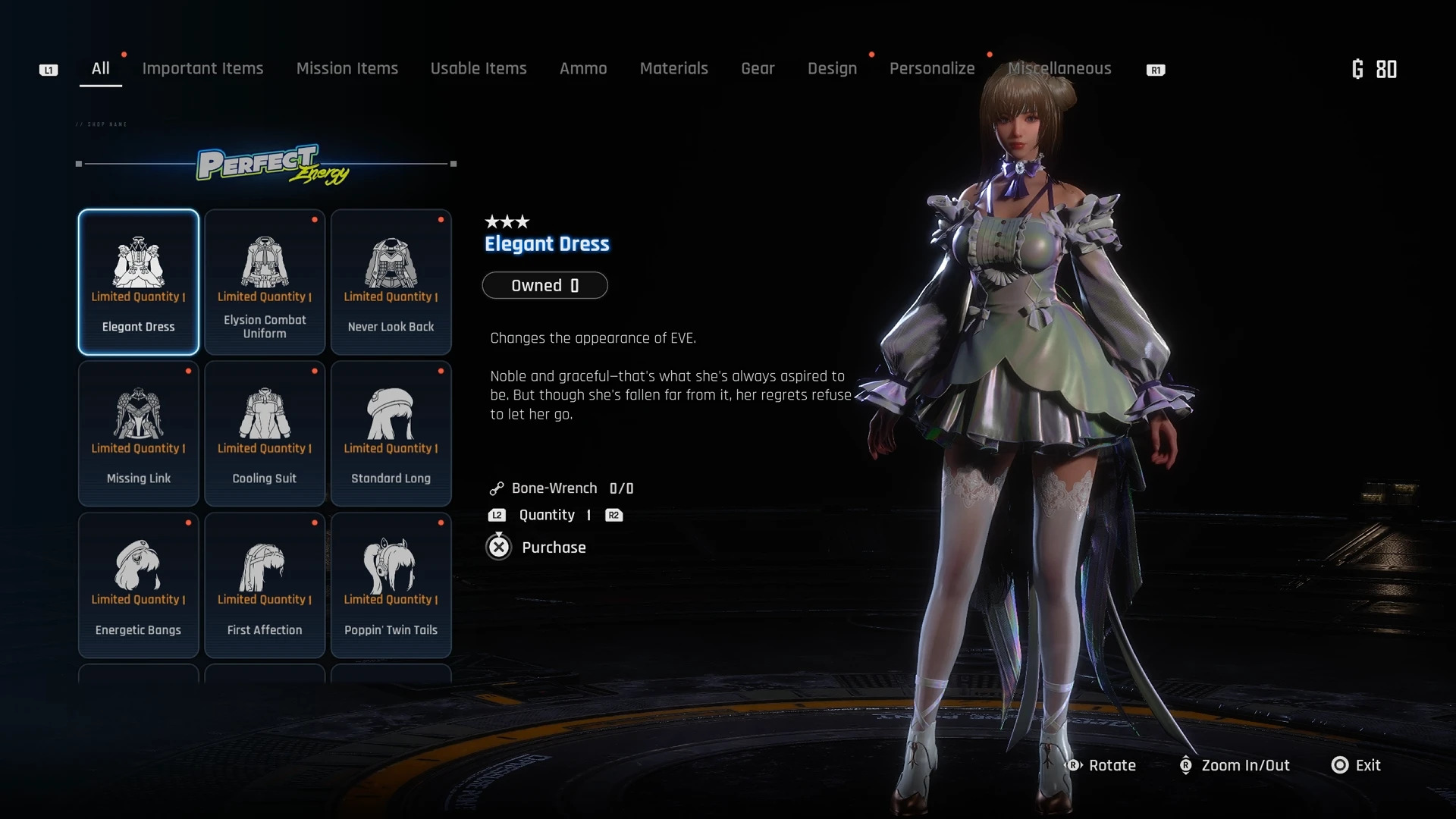Open the Important Items tab
The height and width of the screenshot is (819, 1456).
(202, 68)
